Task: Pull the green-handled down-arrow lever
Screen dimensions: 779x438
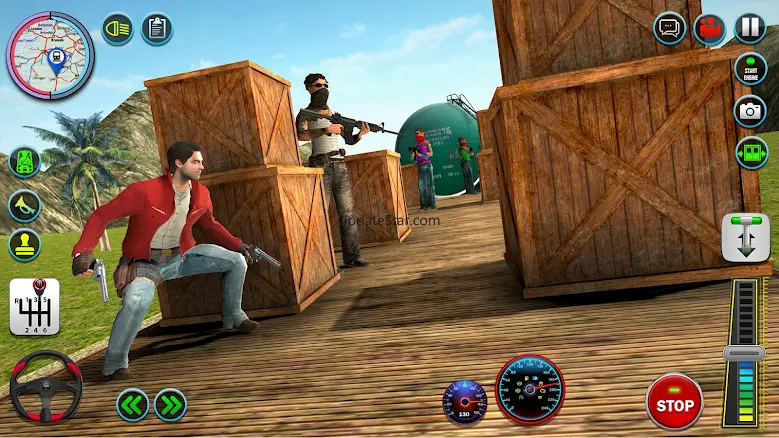Action: tap(745, 237)
